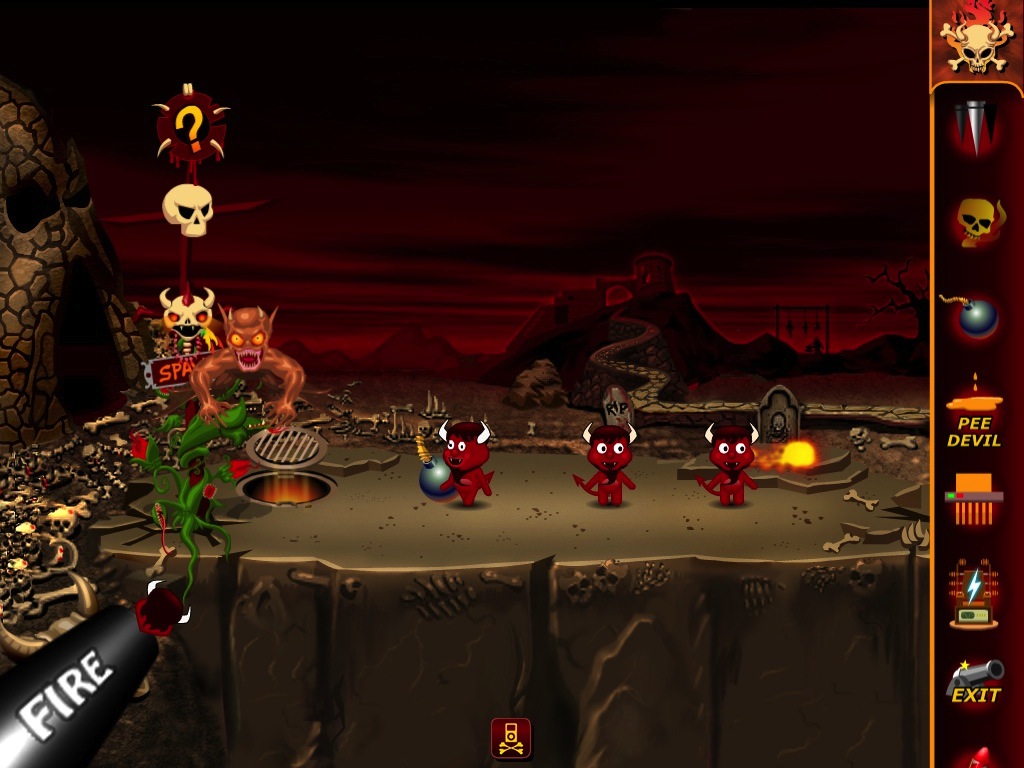Select the black bomb weapon
Viewport: 1024px width, 768px height.
973,316
